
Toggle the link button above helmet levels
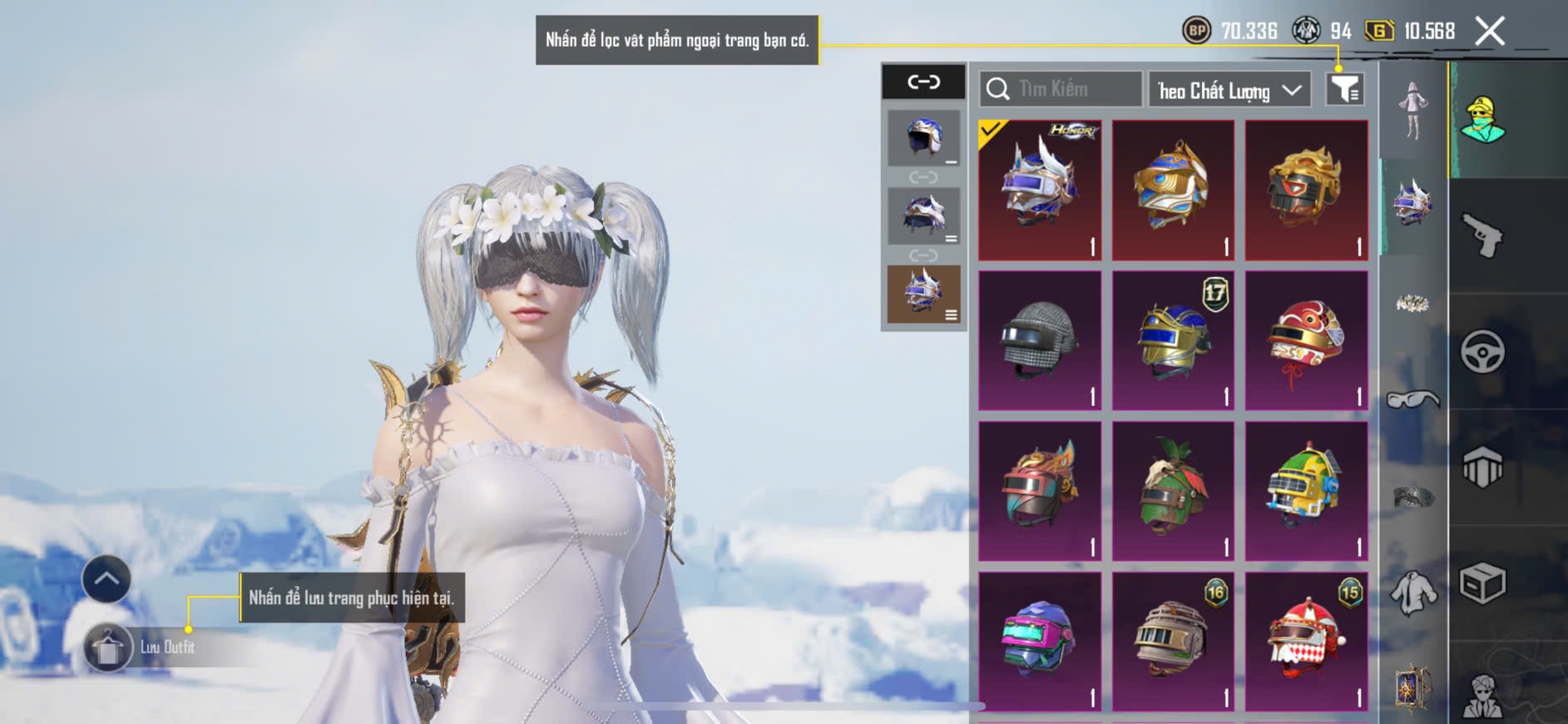pos(923,82)
